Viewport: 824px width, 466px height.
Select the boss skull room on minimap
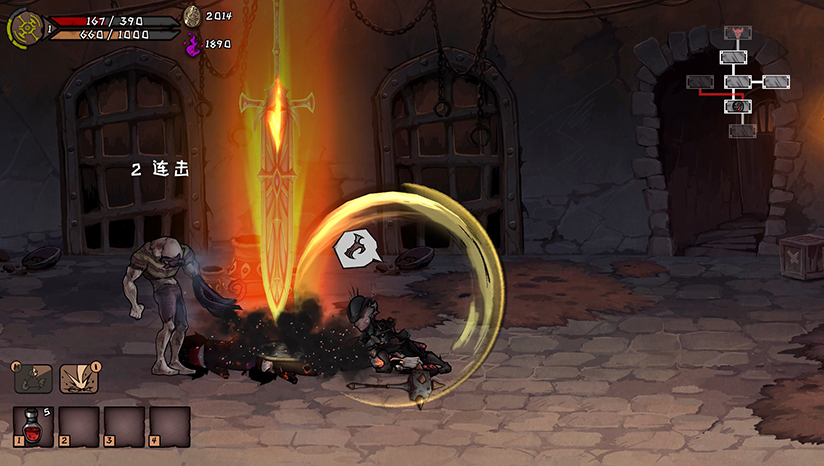click(738, 33)
